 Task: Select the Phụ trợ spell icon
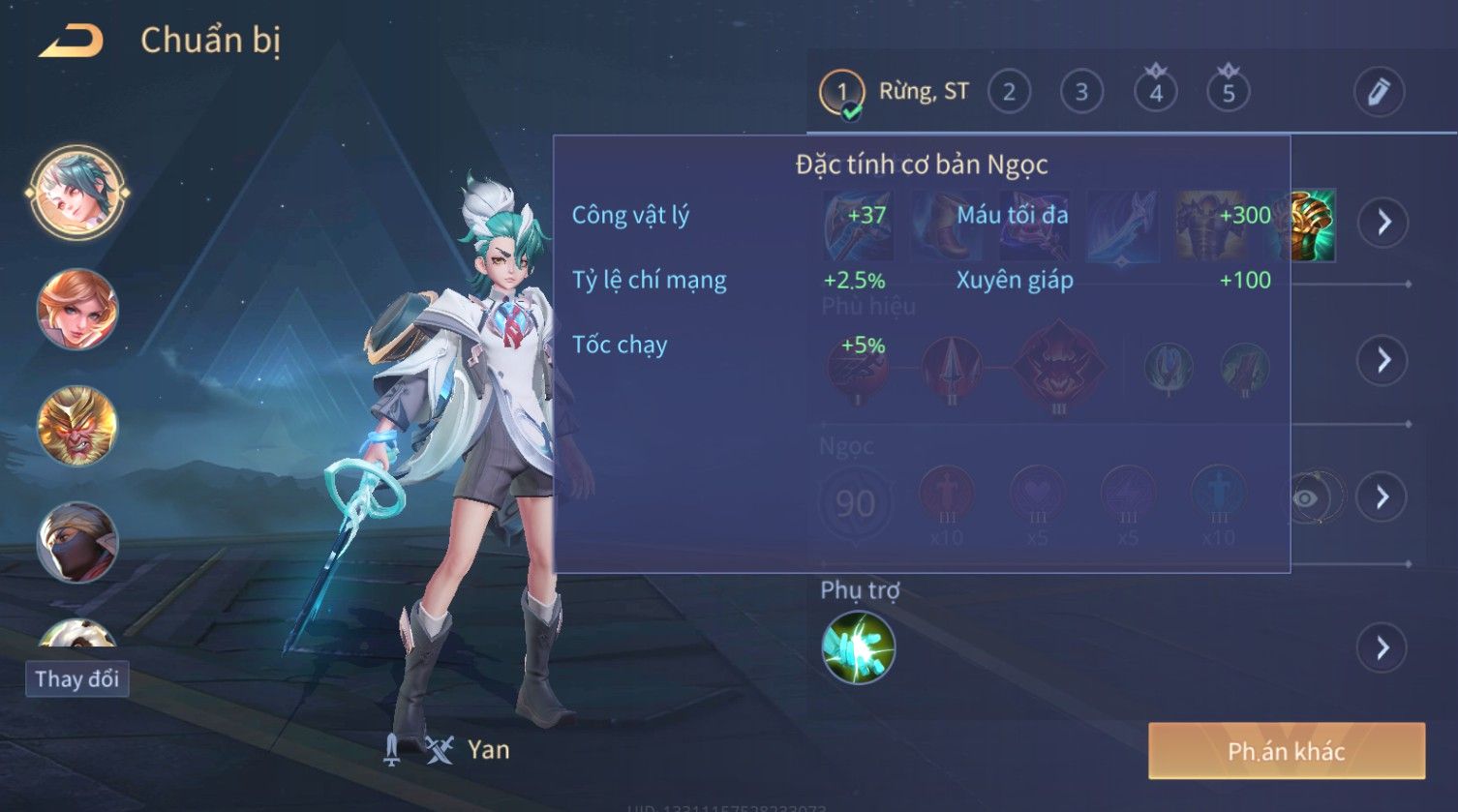pos(858,647)
